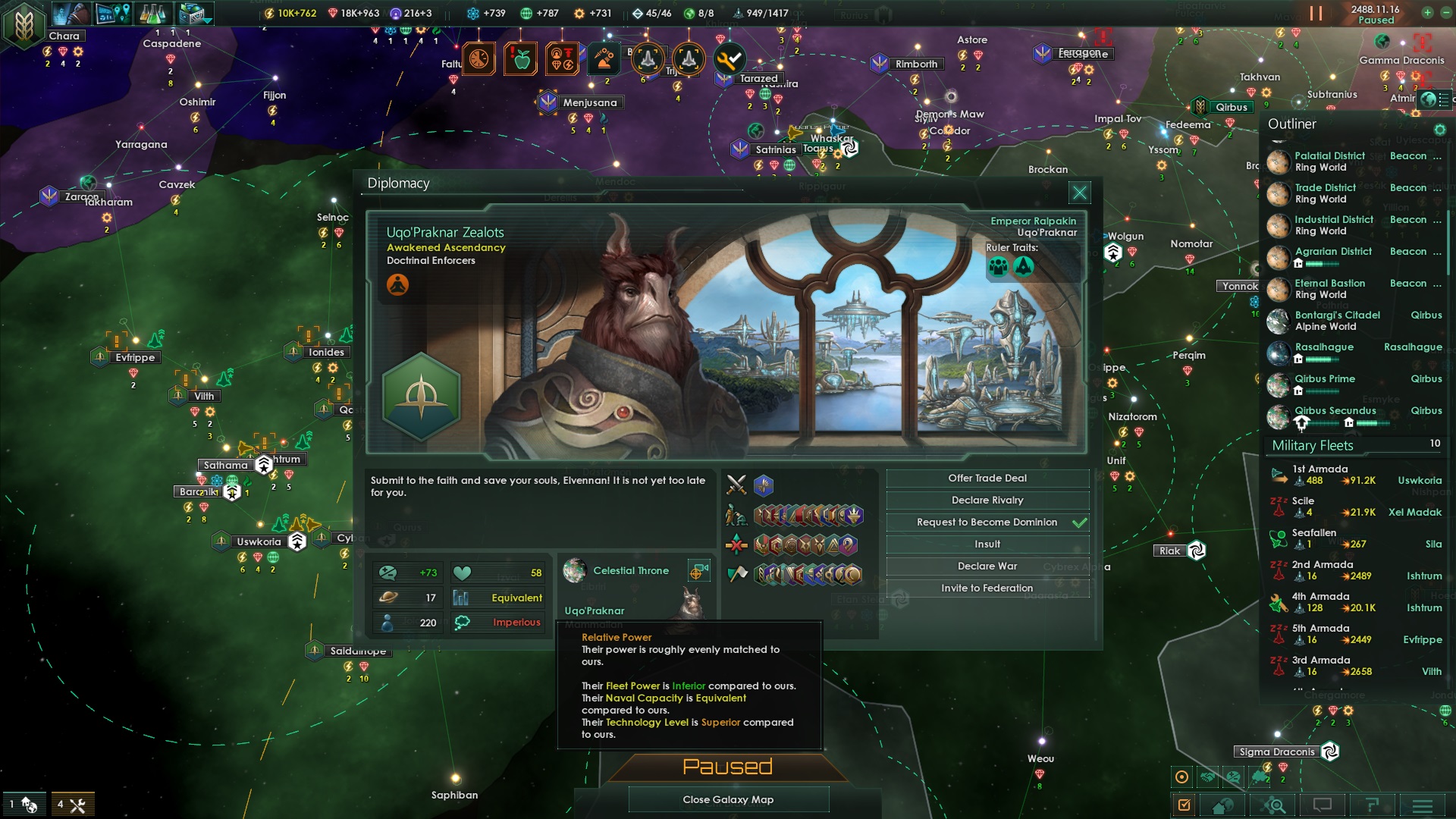Open the message log speech bubble icon

[x=1322, y=805]
